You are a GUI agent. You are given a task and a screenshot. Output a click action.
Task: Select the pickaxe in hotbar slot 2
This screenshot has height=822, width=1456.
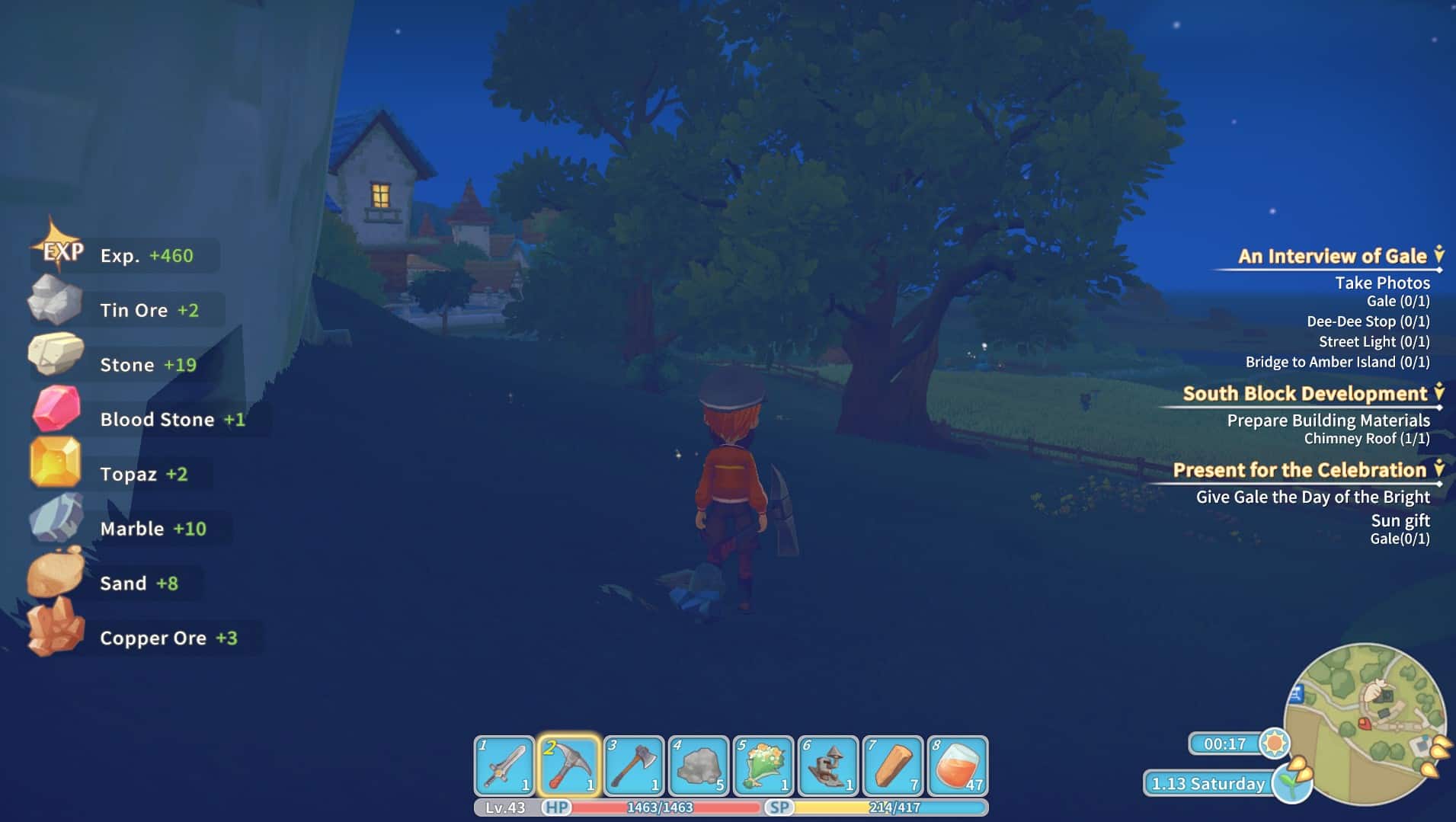571,766
